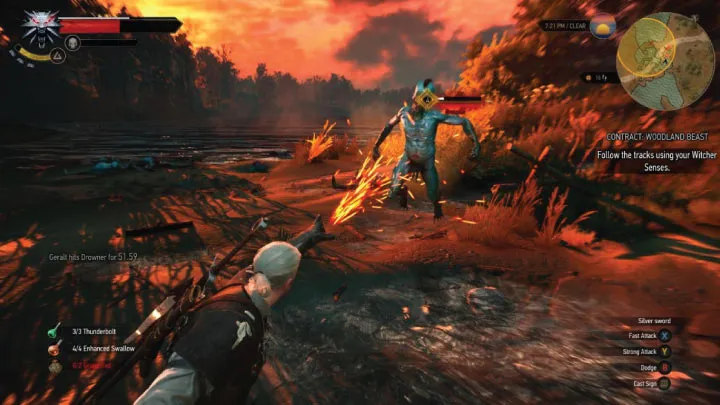Click the sunset weather icon

pos(605,27)
